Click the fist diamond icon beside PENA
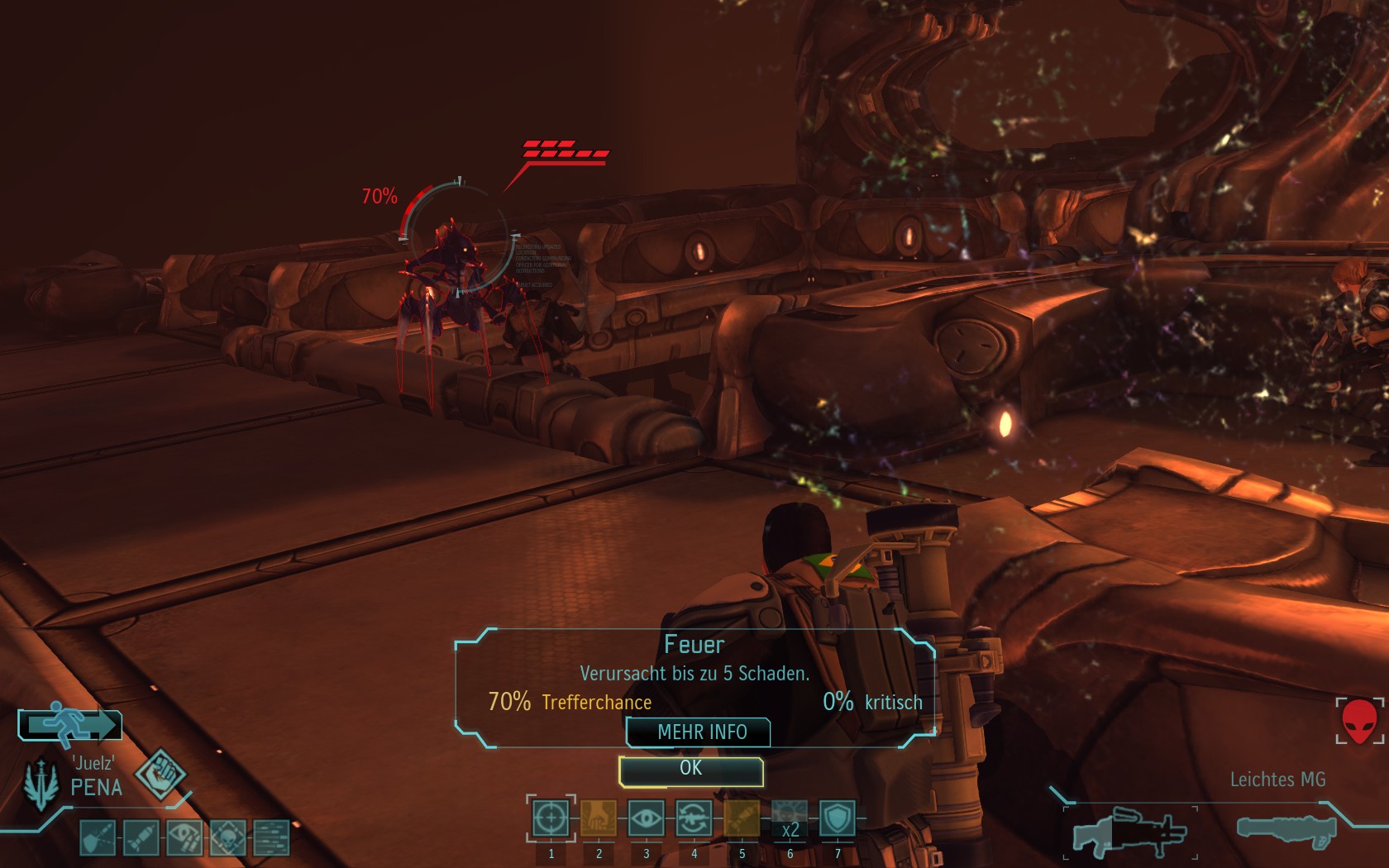Image resolution: width=1389 pixels, height=868 pixels. click(160, 774)
